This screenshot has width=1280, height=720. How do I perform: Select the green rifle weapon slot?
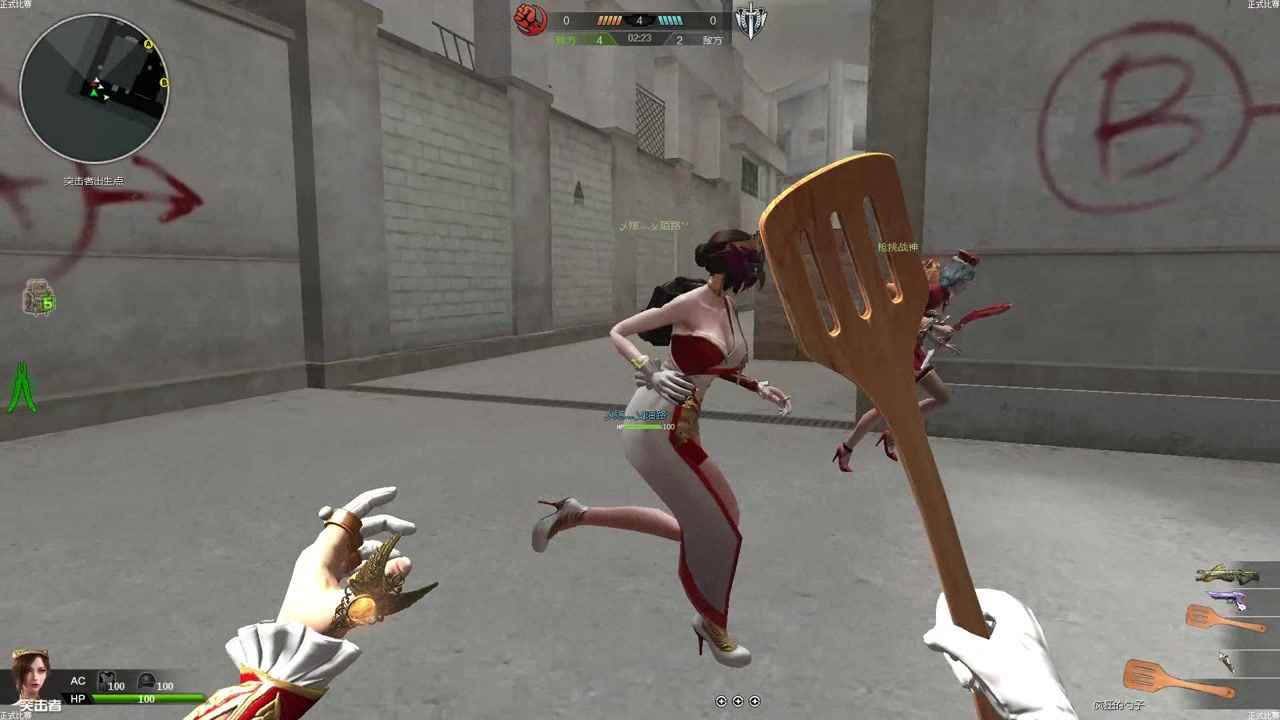click(1226, 574)
